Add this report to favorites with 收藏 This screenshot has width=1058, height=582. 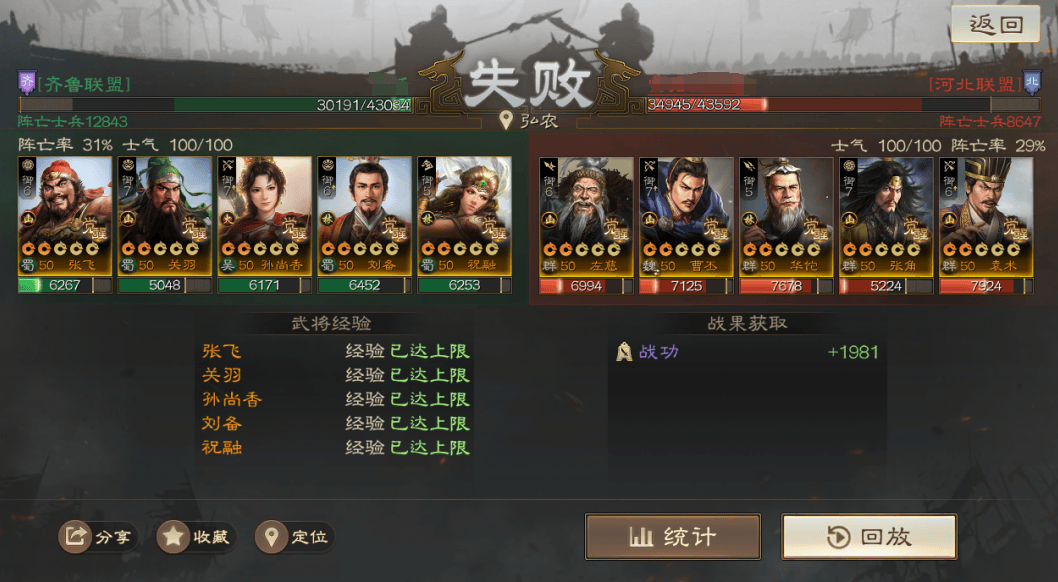click(197, 537)
